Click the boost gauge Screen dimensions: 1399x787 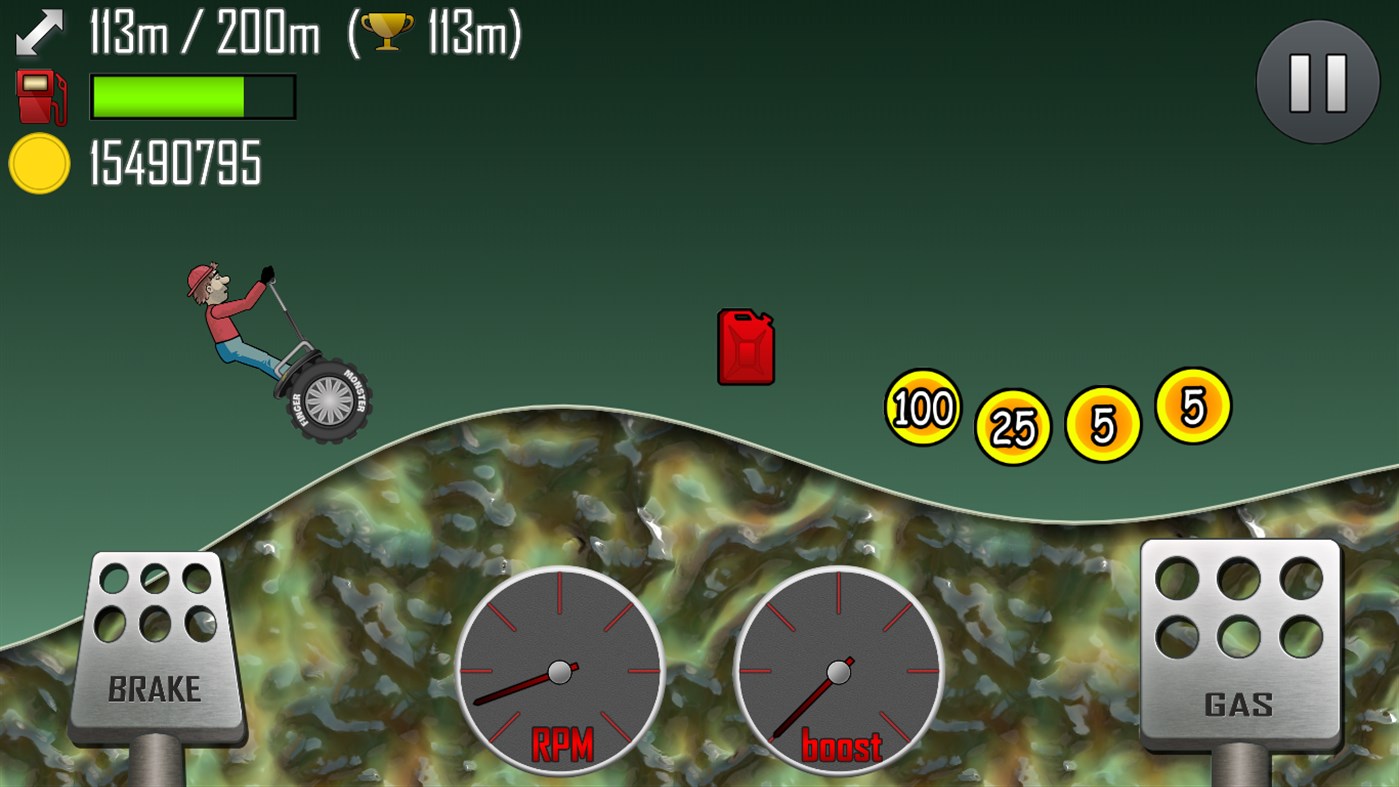[838, 672]
